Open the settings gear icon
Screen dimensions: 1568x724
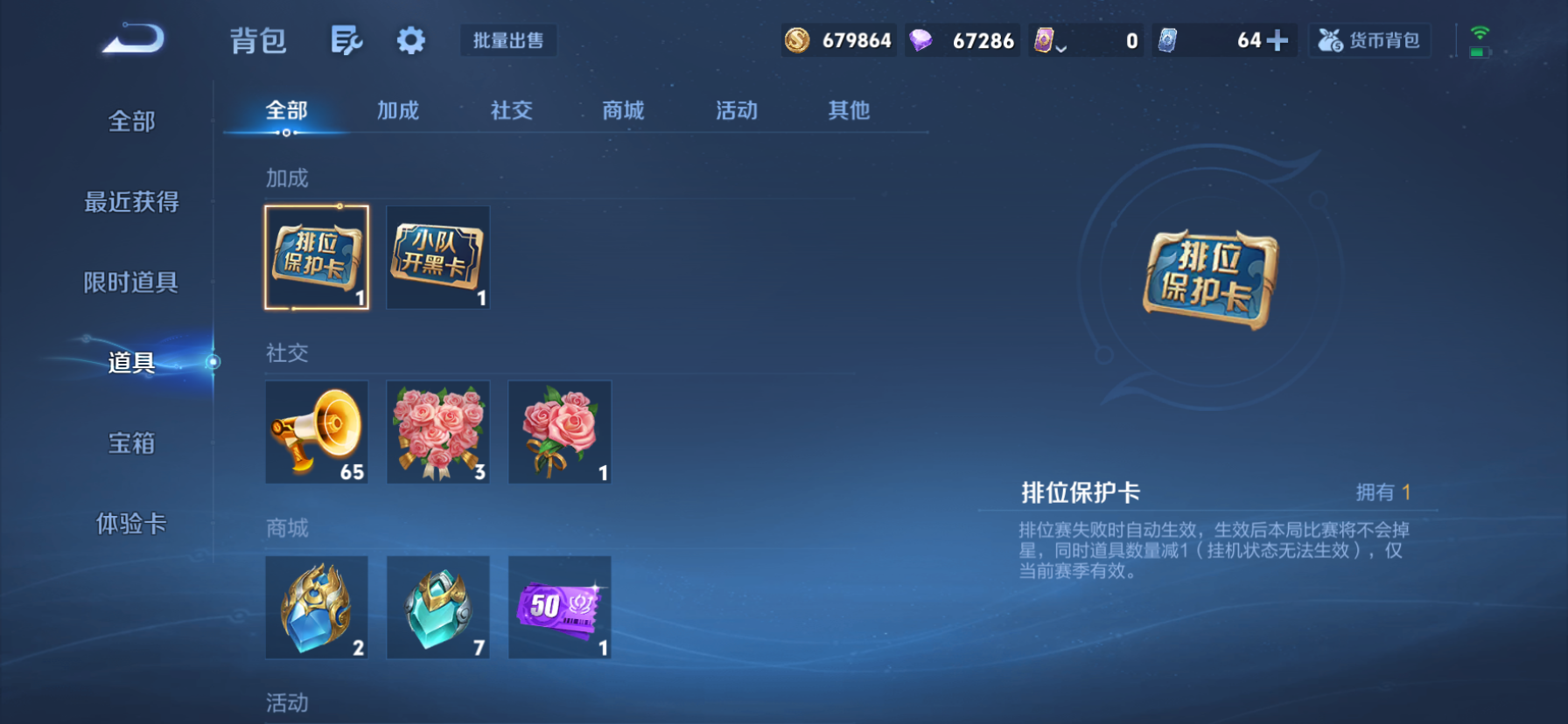coord(409,39)
